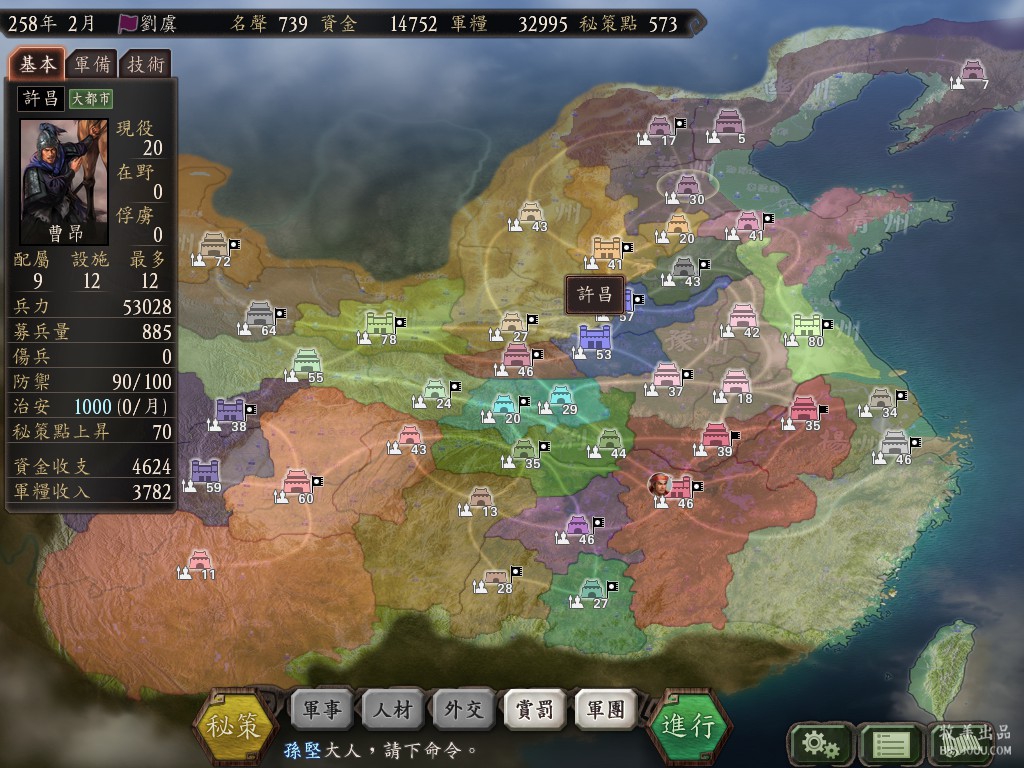Open the gear settings button
Image resolution: width=1024 pixels, height=768 pixels.
tap(820, 743)
